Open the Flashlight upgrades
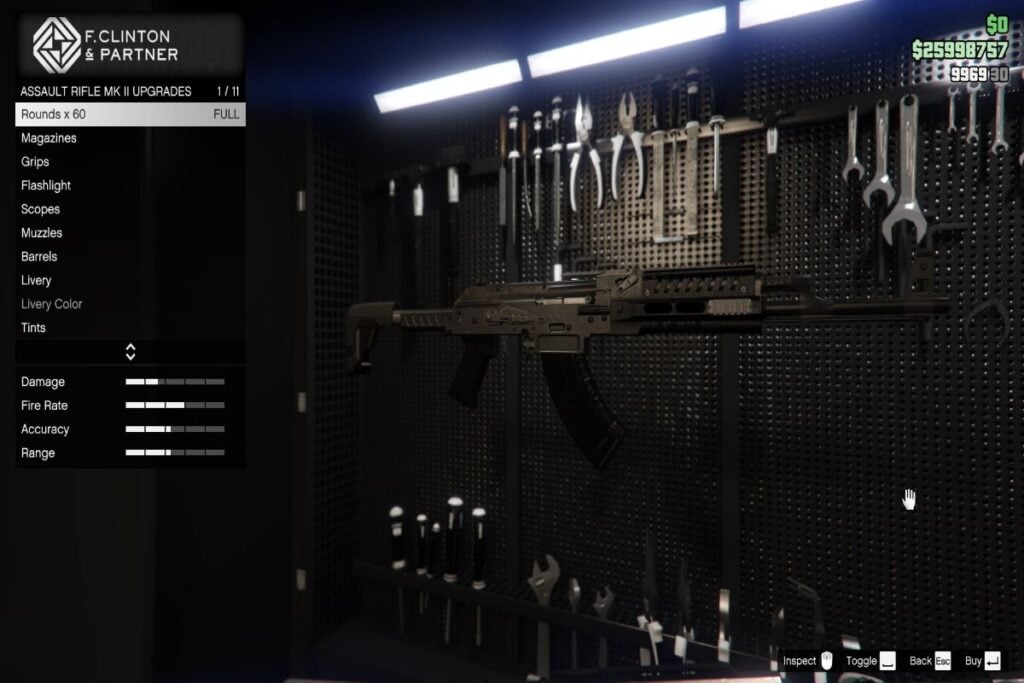This screenshot has width=1024, height=683. 130,186
